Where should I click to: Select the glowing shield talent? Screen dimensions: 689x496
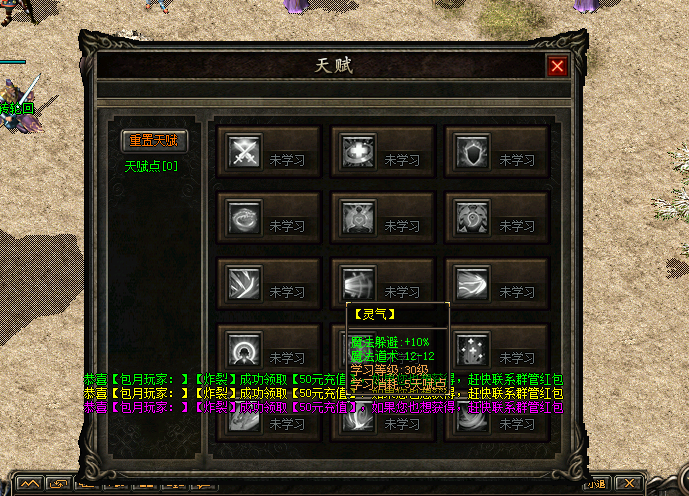tap(471, 152)
